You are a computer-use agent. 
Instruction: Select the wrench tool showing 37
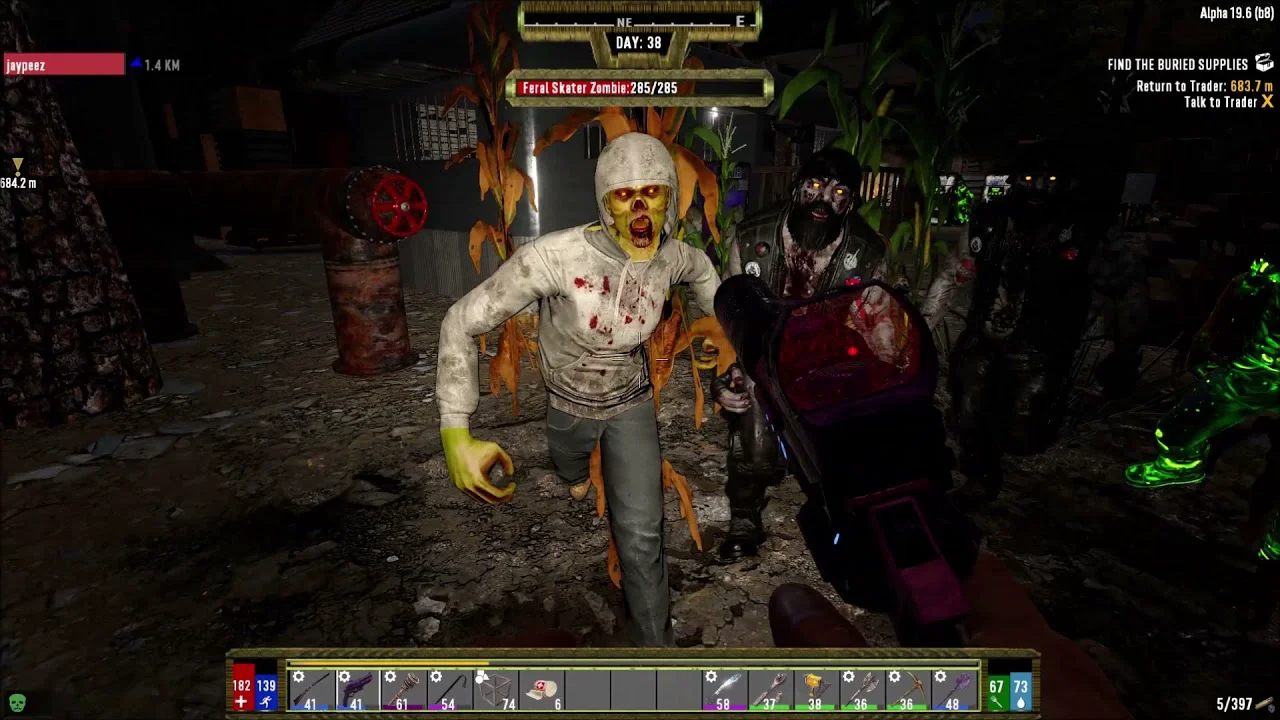[770, 690]
